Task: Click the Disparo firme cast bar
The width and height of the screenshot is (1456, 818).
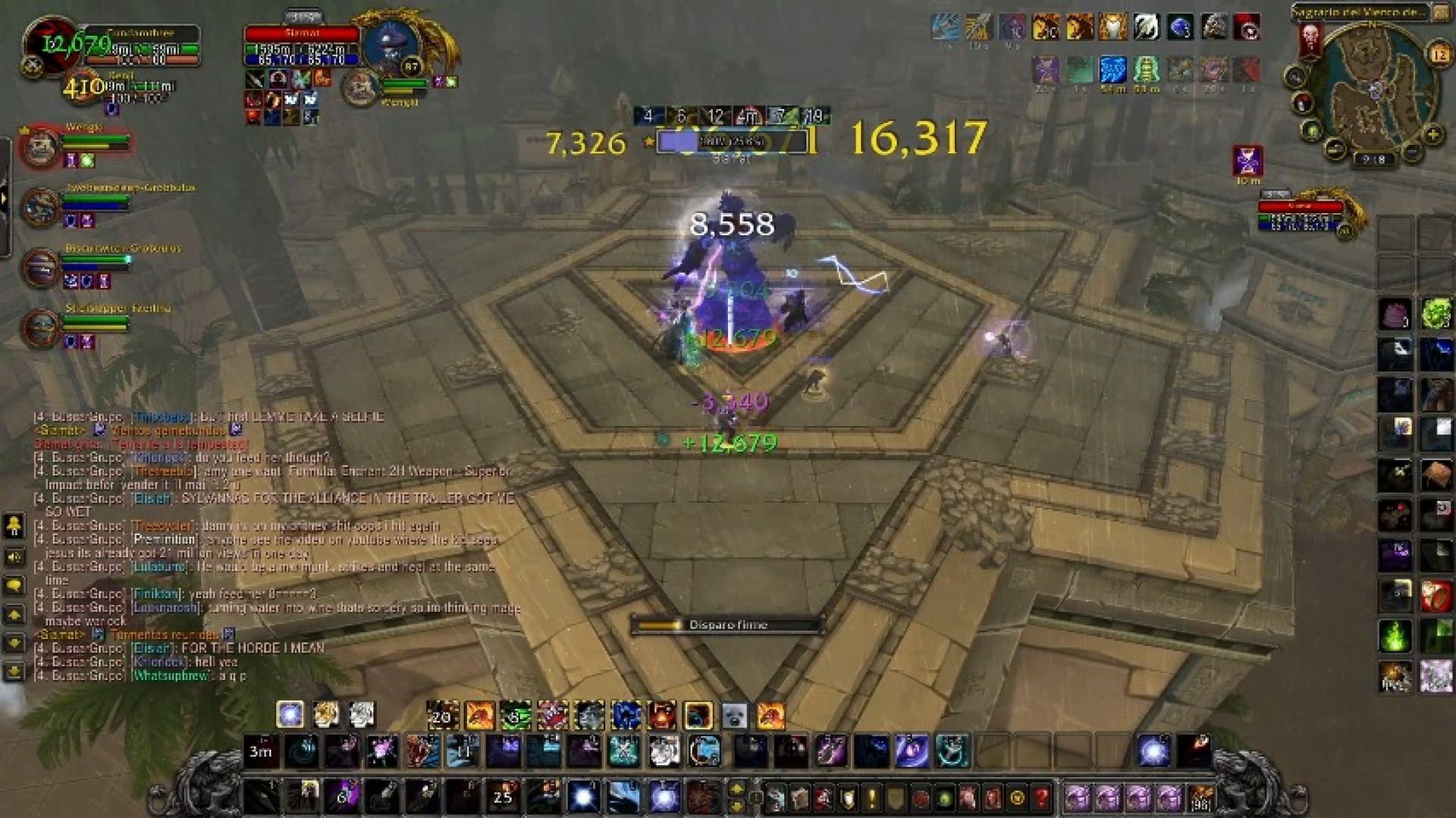Action: coord(728,624)
